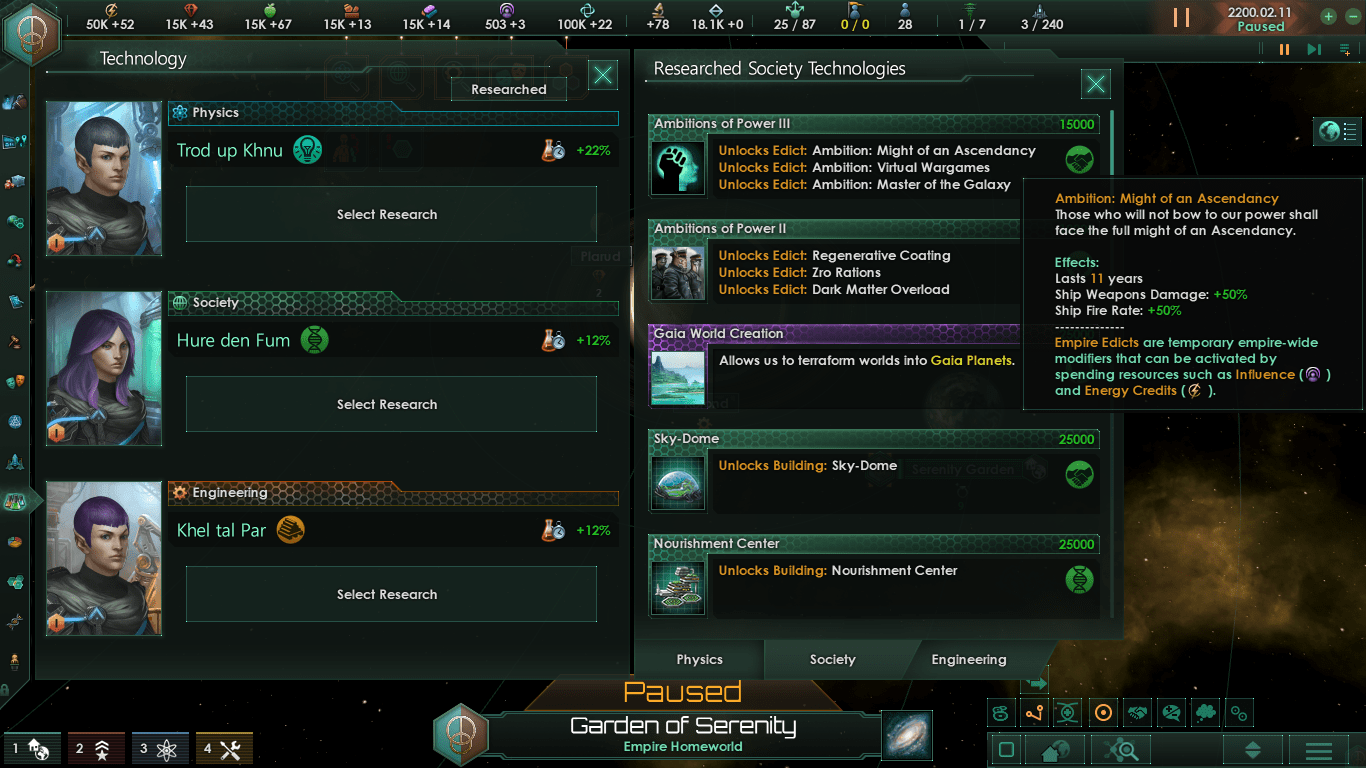
Task: Switch to the Society tab
Action: [x=832, y=659]
